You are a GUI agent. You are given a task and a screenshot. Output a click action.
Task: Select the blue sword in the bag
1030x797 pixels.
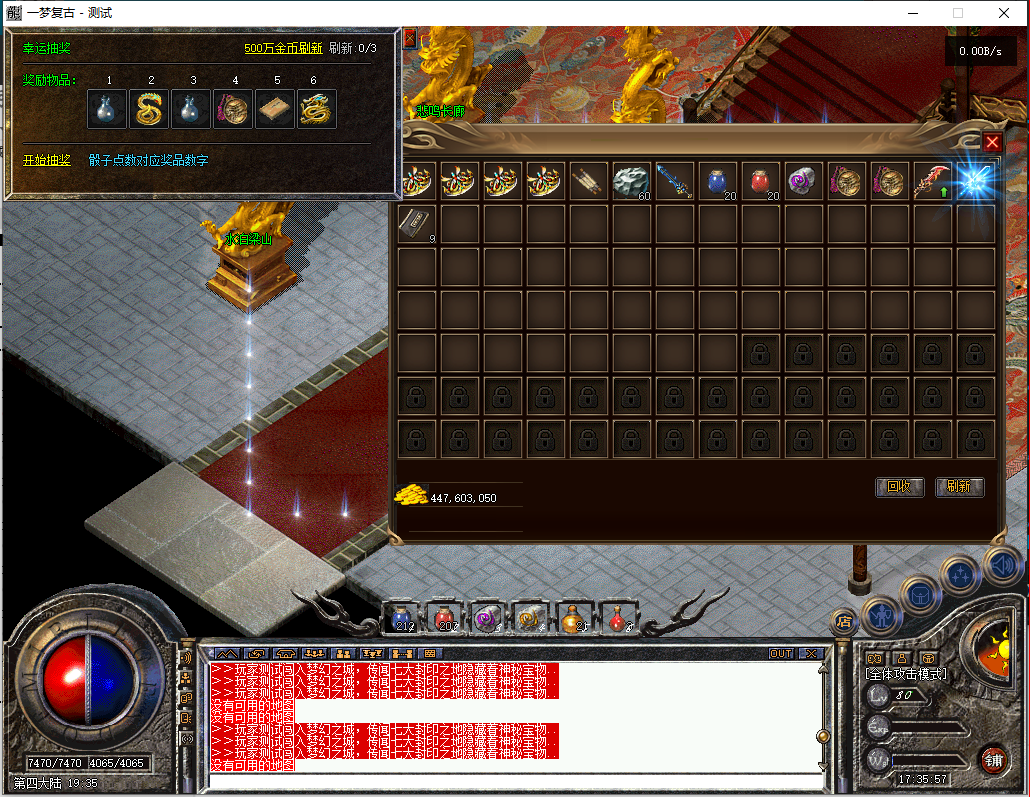(674, 182)
